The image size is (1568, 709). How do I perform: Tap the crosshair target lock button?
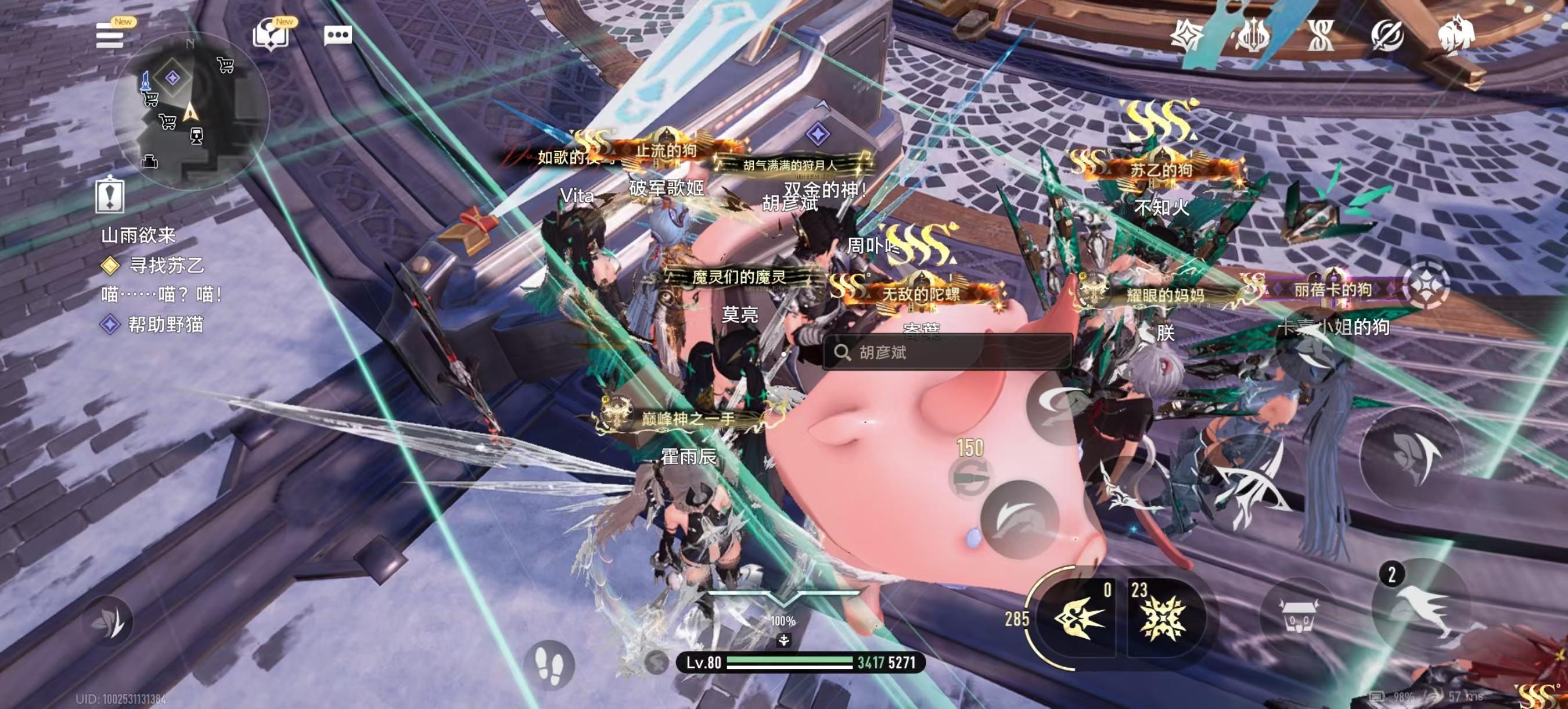click(x=1425, y=285)
